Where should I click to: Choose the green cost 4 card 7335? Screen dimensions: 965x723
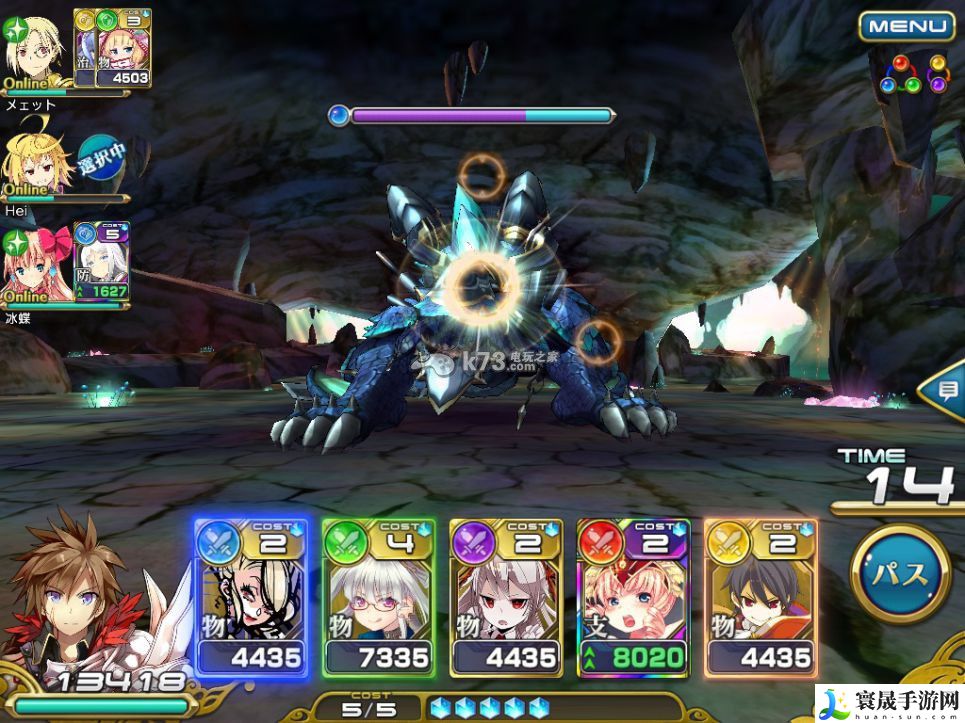click(x=378, y=598)
